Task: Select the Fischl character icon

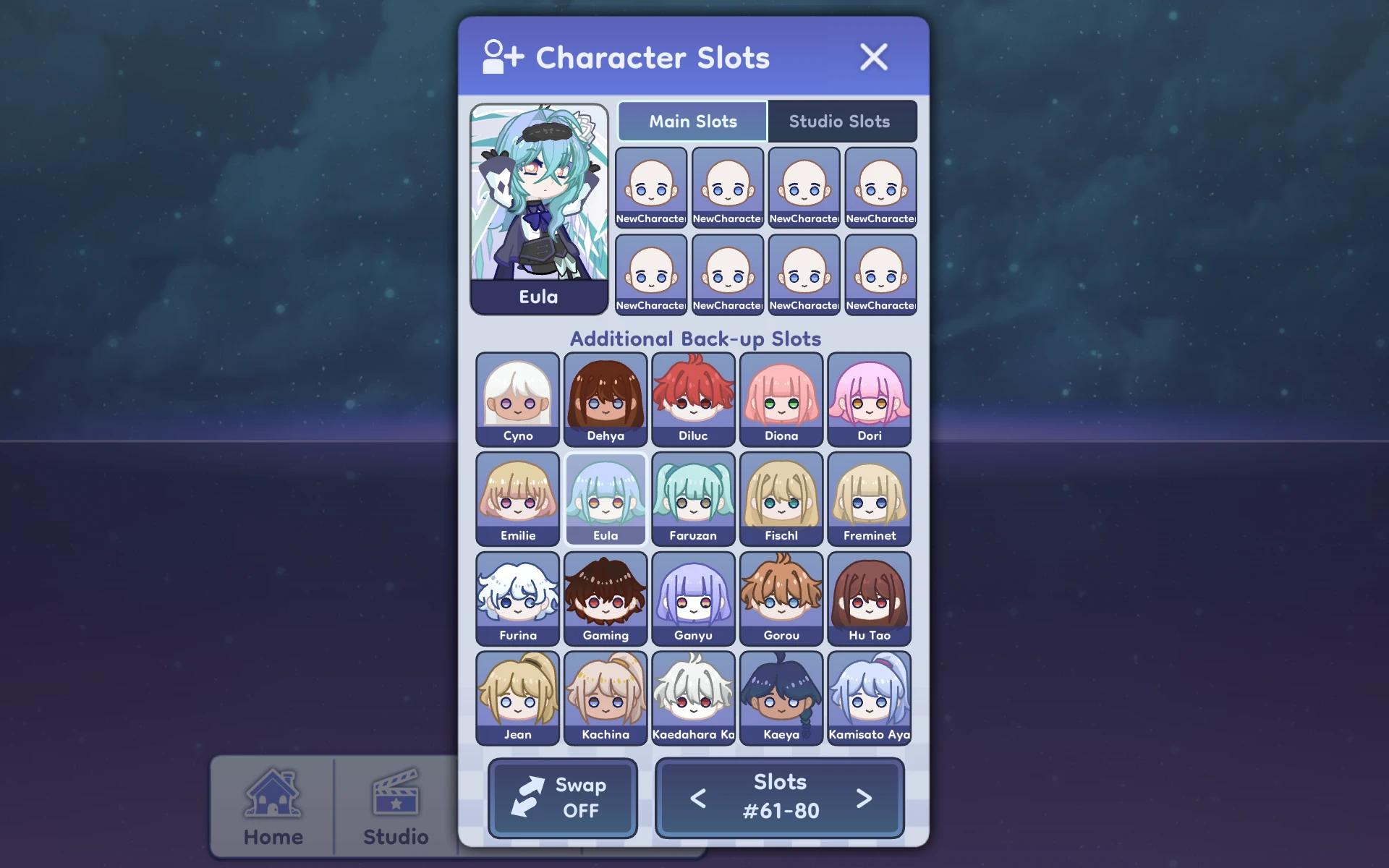Action: (x=781, y=498)
